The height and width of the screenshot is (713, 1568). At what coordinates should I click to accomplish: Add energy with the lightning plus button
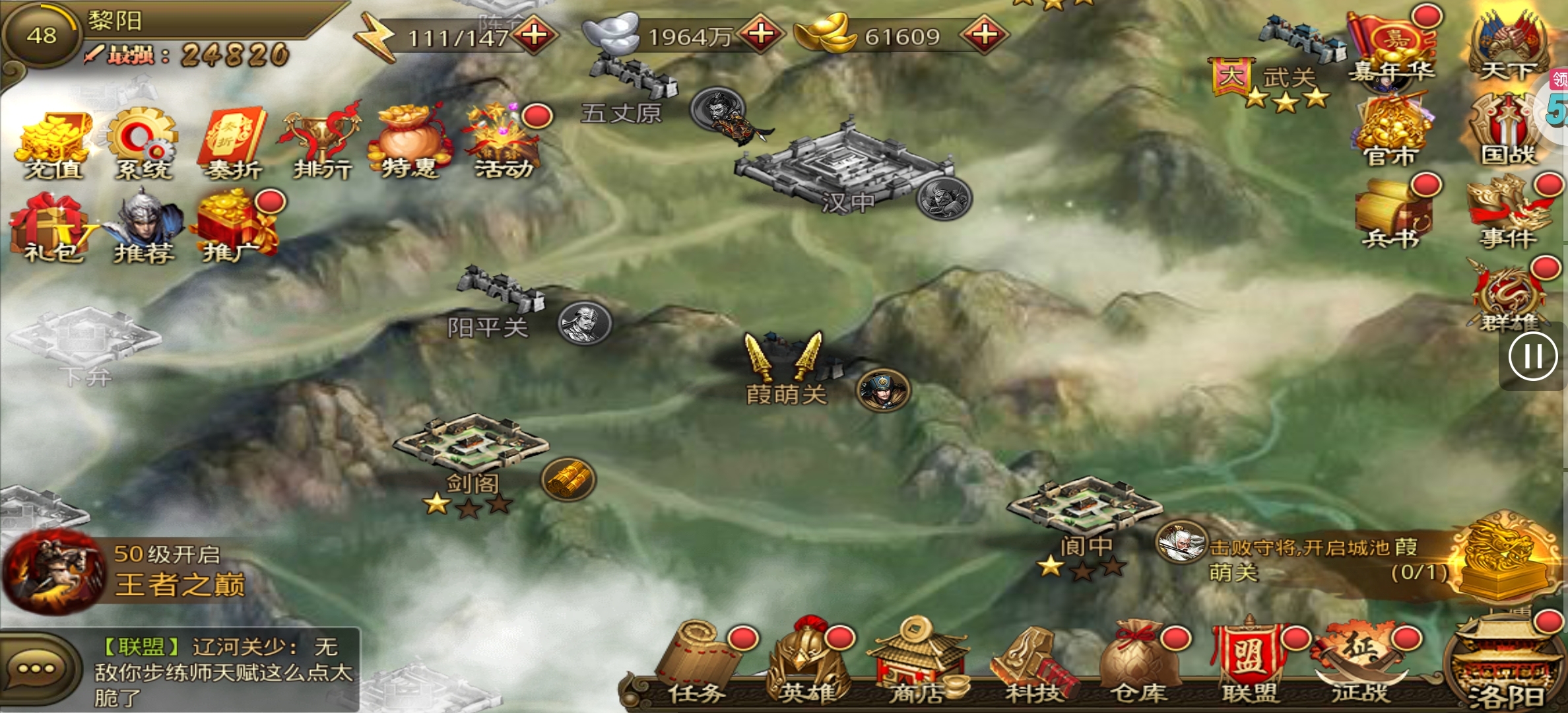tap(534, 34)
